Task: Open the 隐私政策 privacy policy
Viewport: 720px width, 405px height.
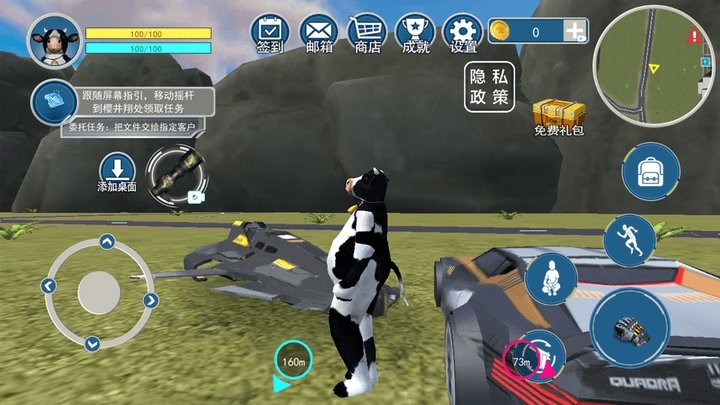Action: click(489, 88)
